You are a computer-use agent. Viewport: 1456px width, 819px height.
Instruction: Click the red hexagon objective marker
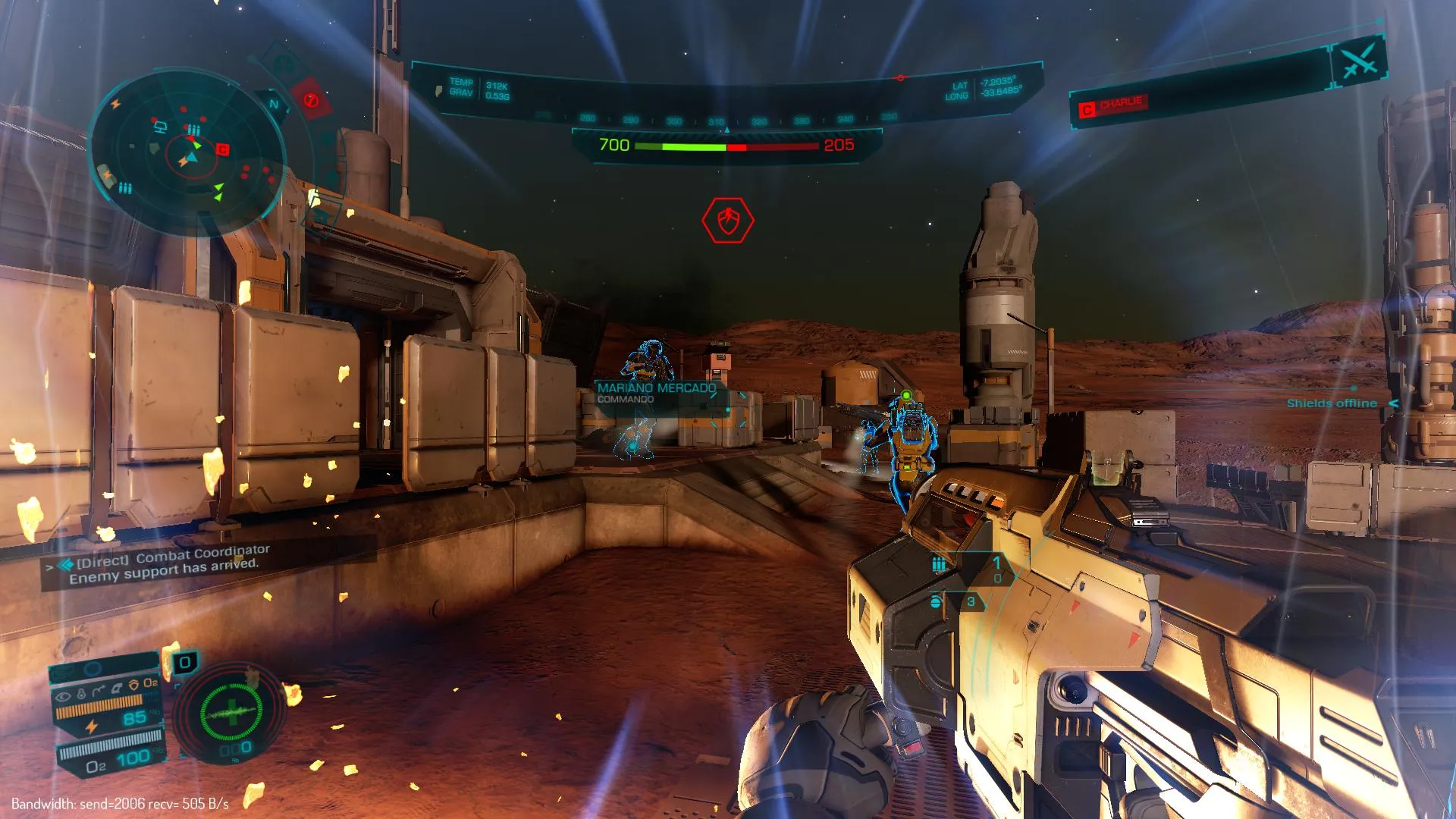(727, 221)
